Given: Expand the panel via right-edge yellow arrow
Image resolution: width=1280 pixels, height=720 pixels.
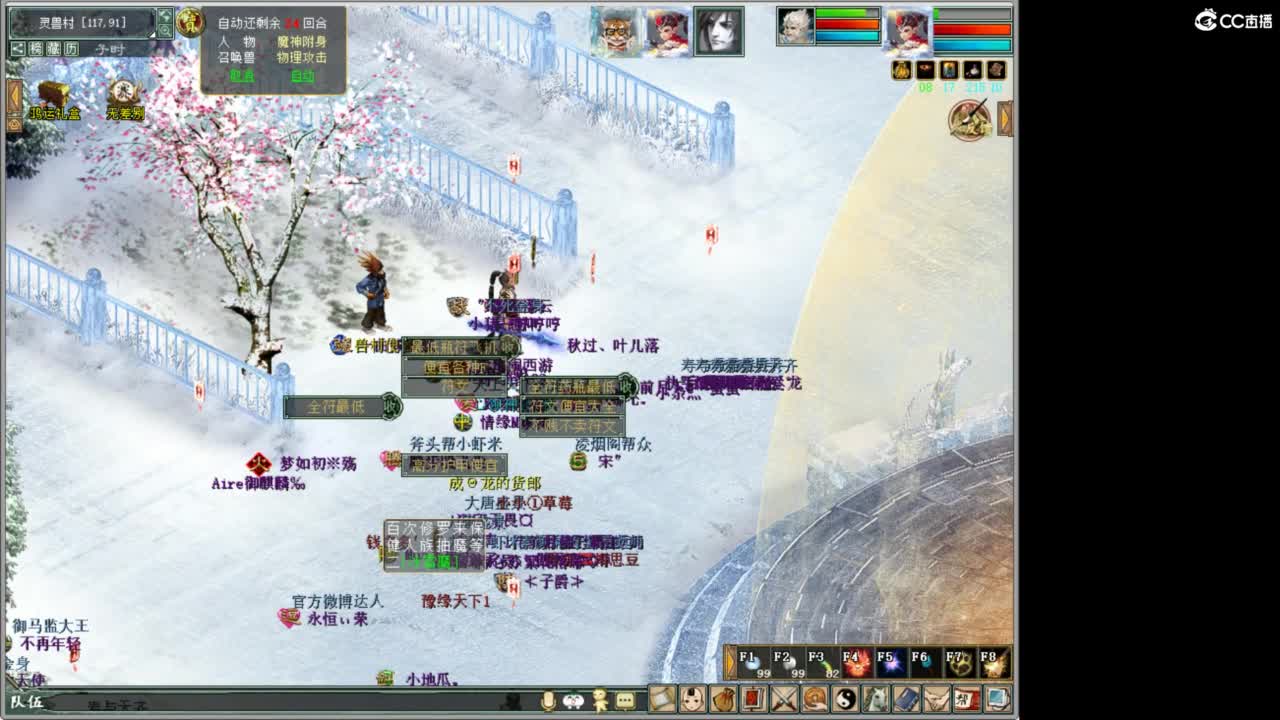Looking at the screenshot, I should click(1003, 120).
